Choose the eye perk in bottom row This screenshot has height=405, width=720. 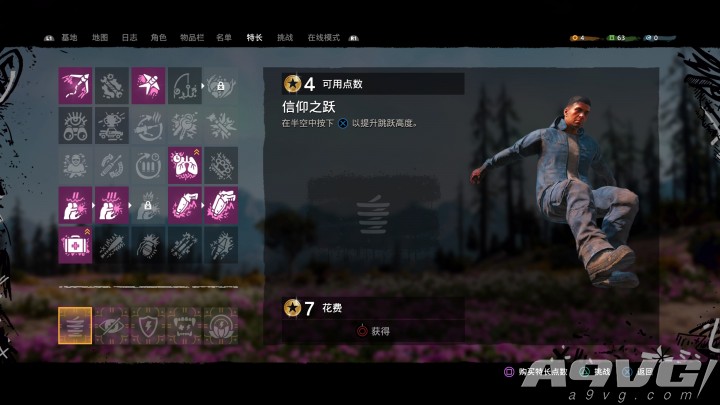pyautogui.click(x=112, y=325)
